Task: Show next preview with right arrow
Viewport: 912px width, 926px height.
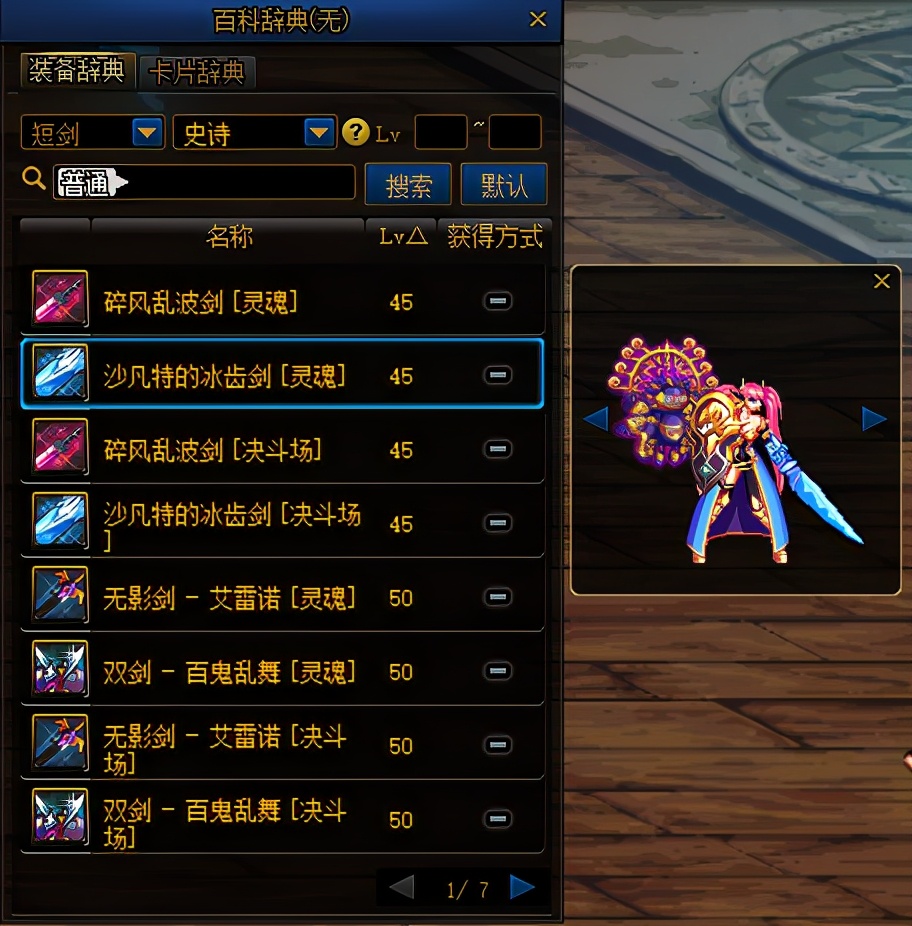Action: click(x=874, y=419)
